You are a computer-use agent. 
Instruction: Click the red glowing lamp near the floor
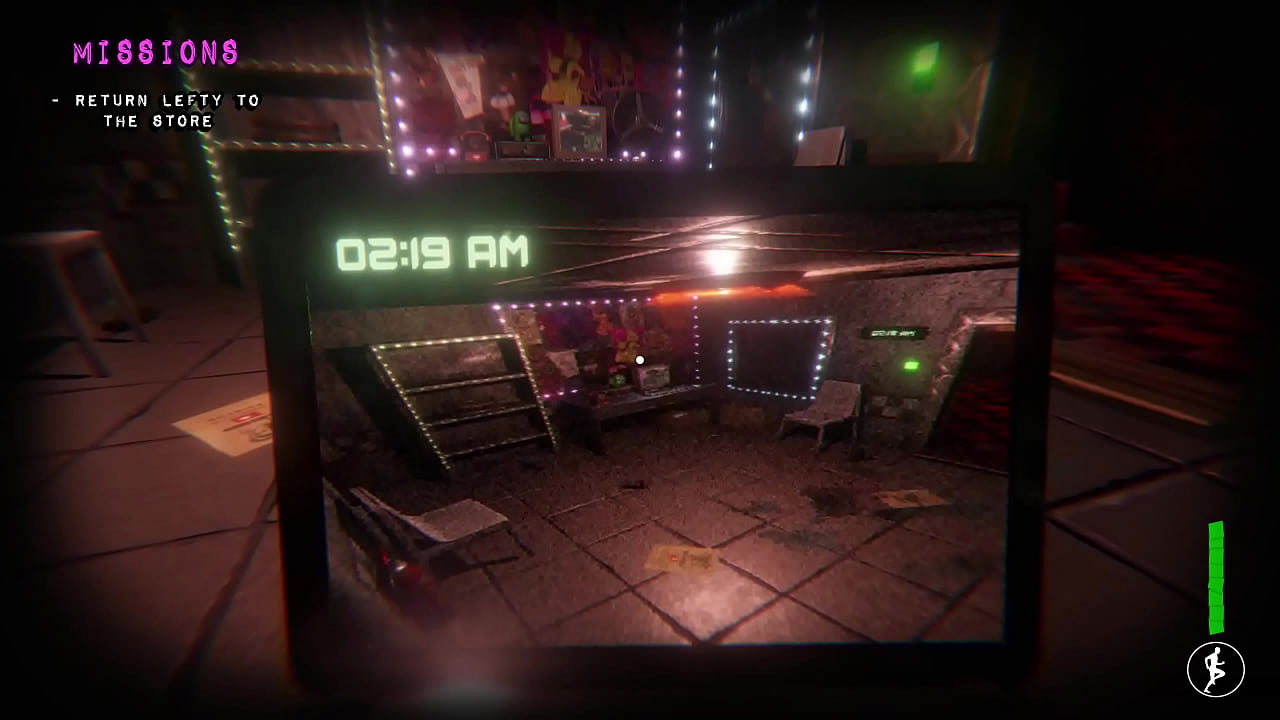(396, 565)
